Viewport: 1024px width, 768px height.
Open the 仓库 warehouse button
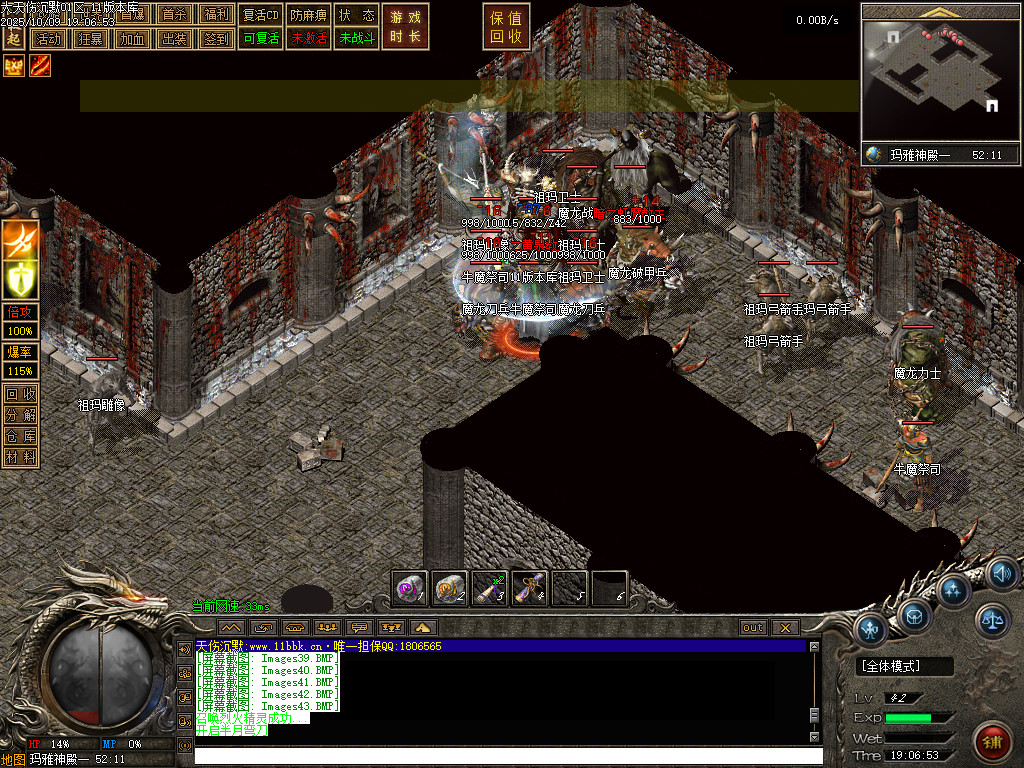click(21, 436)
